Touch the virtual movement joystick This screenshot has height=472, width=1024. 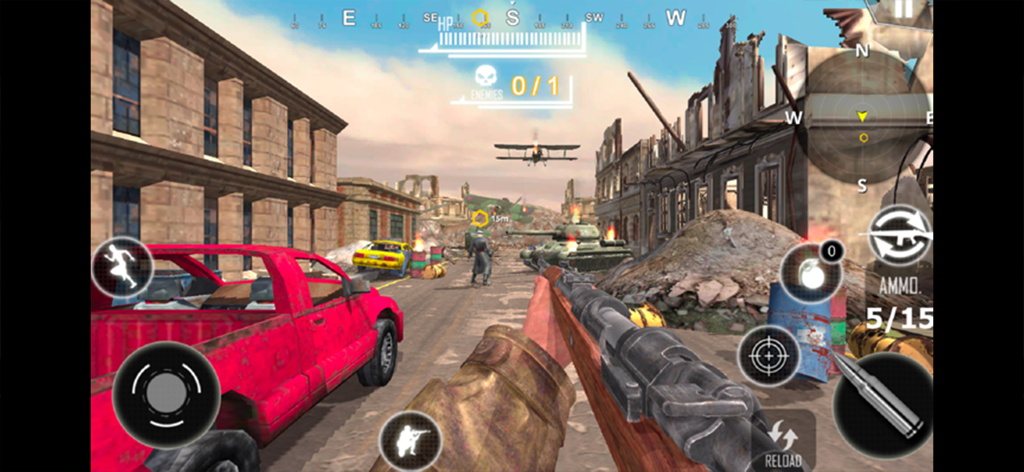click(x=166, y=394)
